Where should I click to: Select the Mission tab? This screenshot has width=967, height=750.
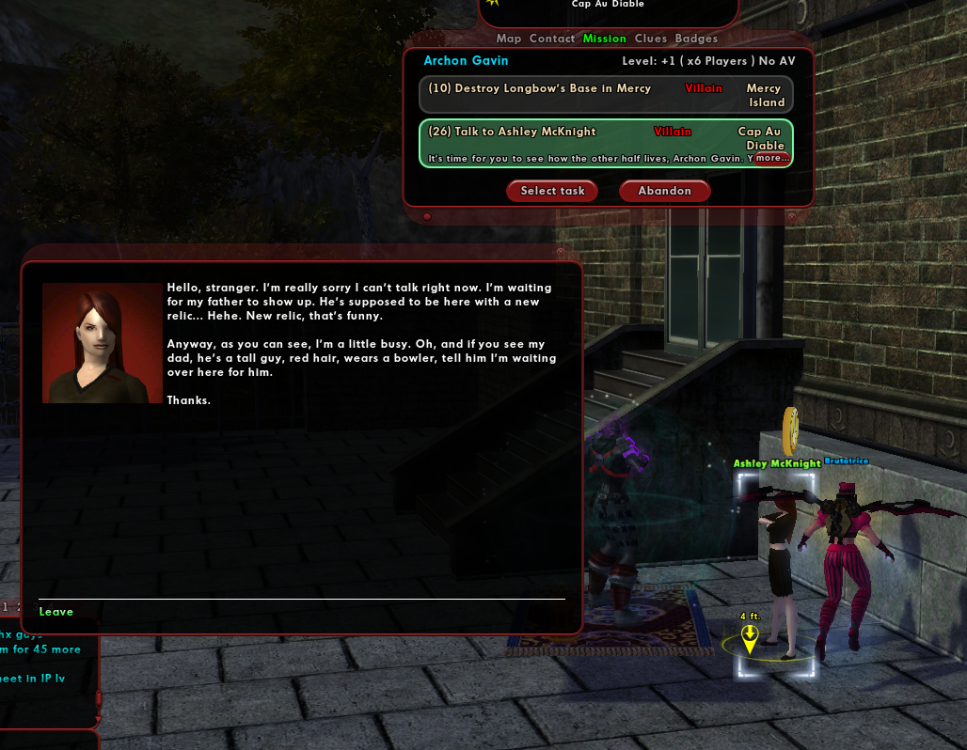tap(604, 39)
